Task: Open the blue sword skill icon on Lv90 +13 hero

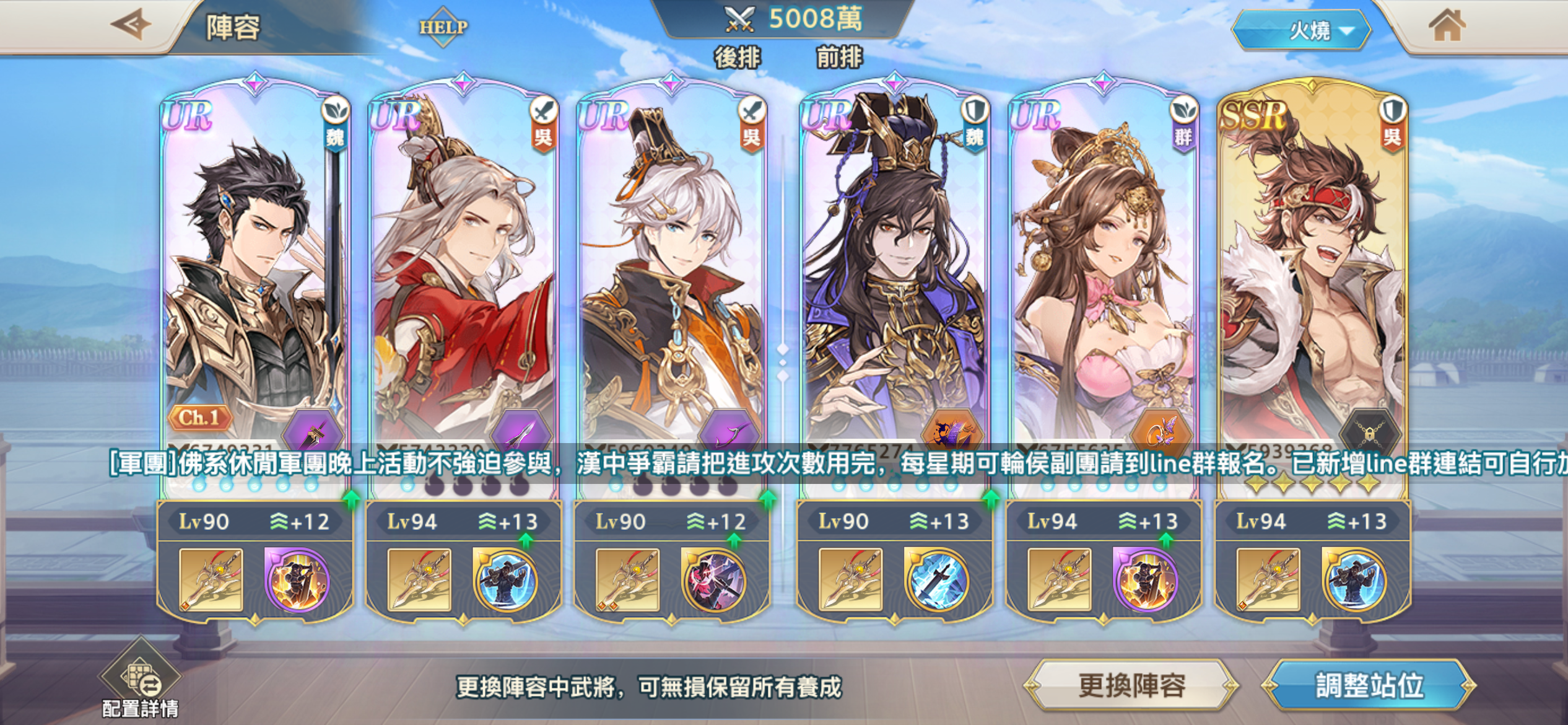Action: click(936, 580)
